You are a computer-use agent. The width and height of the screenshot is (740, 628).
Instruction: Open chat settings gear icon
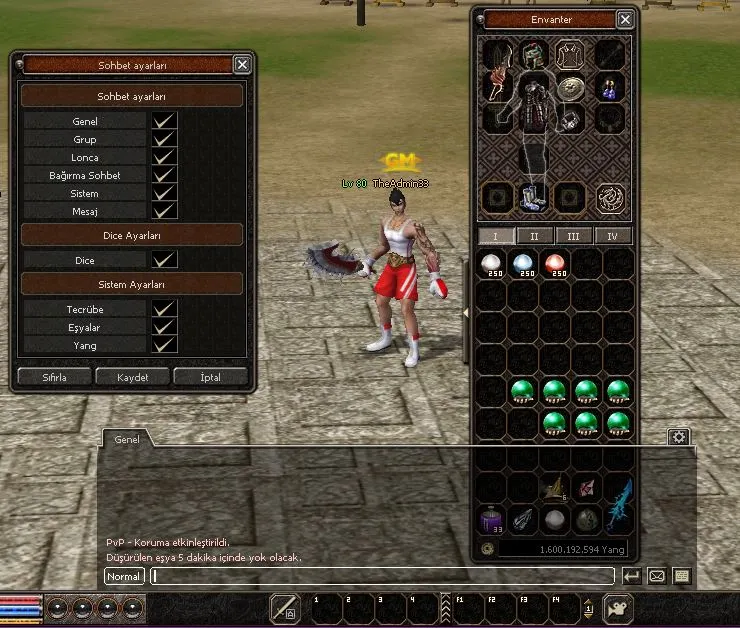click(679, 437)
